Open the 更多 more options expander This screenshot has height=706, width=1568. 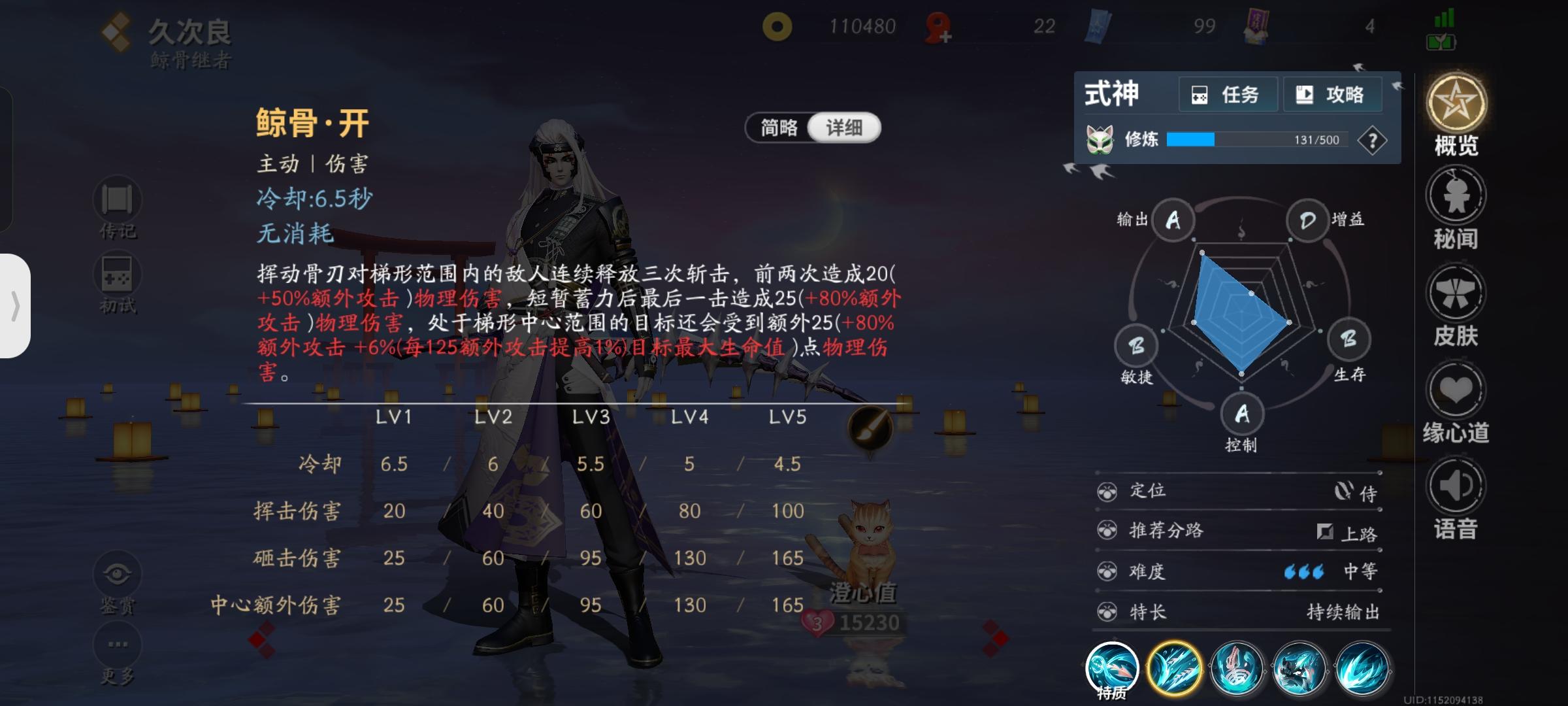pyautogui.click(x=116, y=644)
